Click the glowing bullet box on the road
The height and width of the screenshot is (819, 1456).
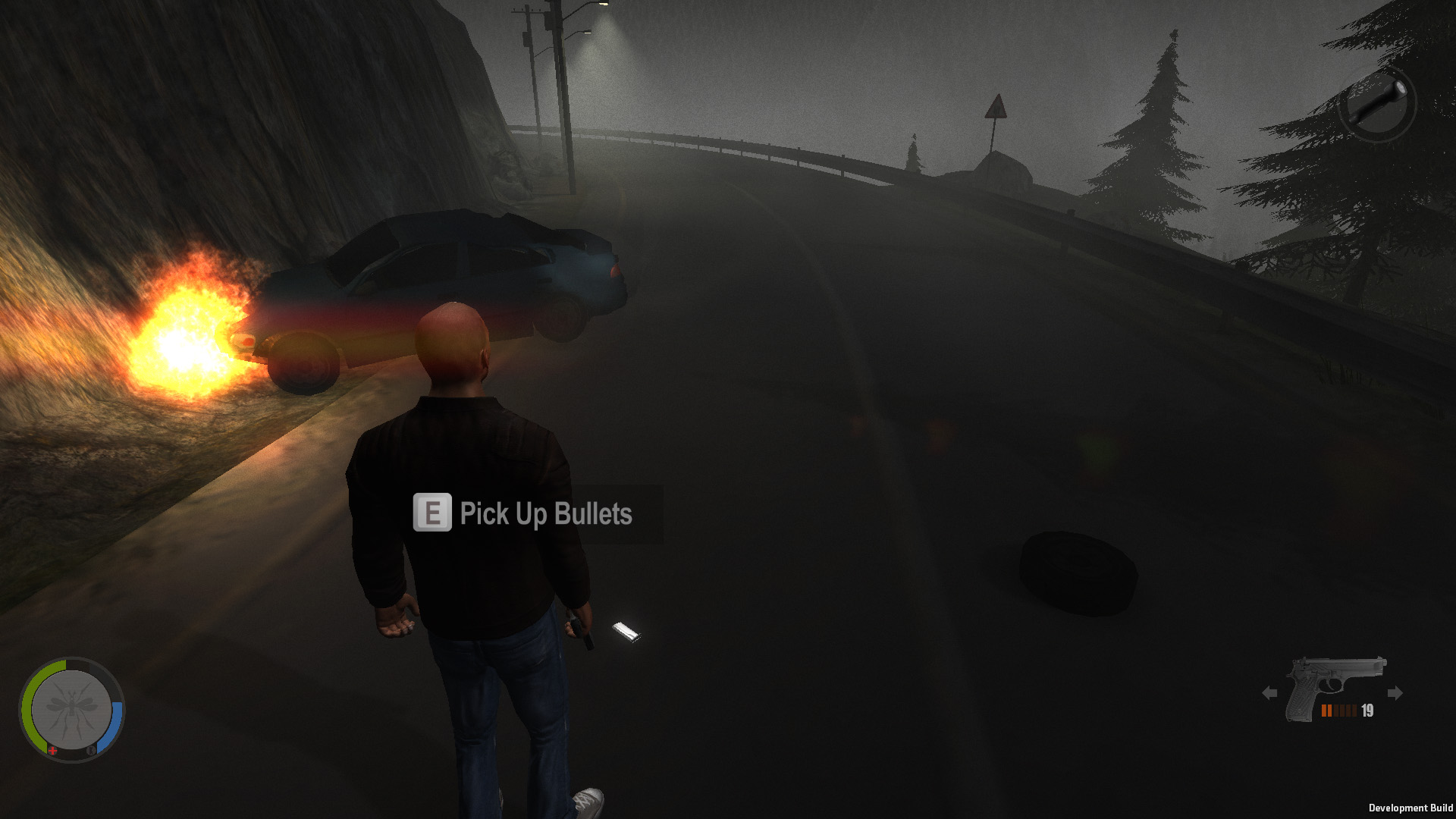(x=628, y=629)
